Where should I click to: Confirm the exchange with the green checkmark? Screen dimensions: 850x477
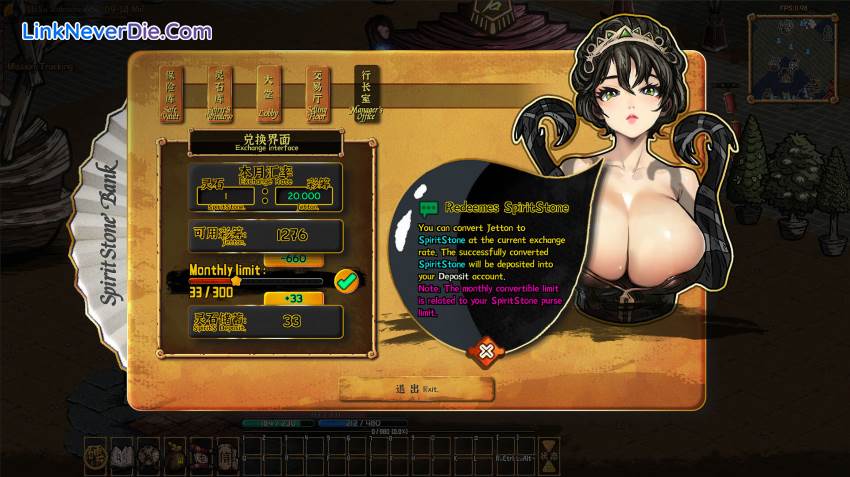click(347, 281)
